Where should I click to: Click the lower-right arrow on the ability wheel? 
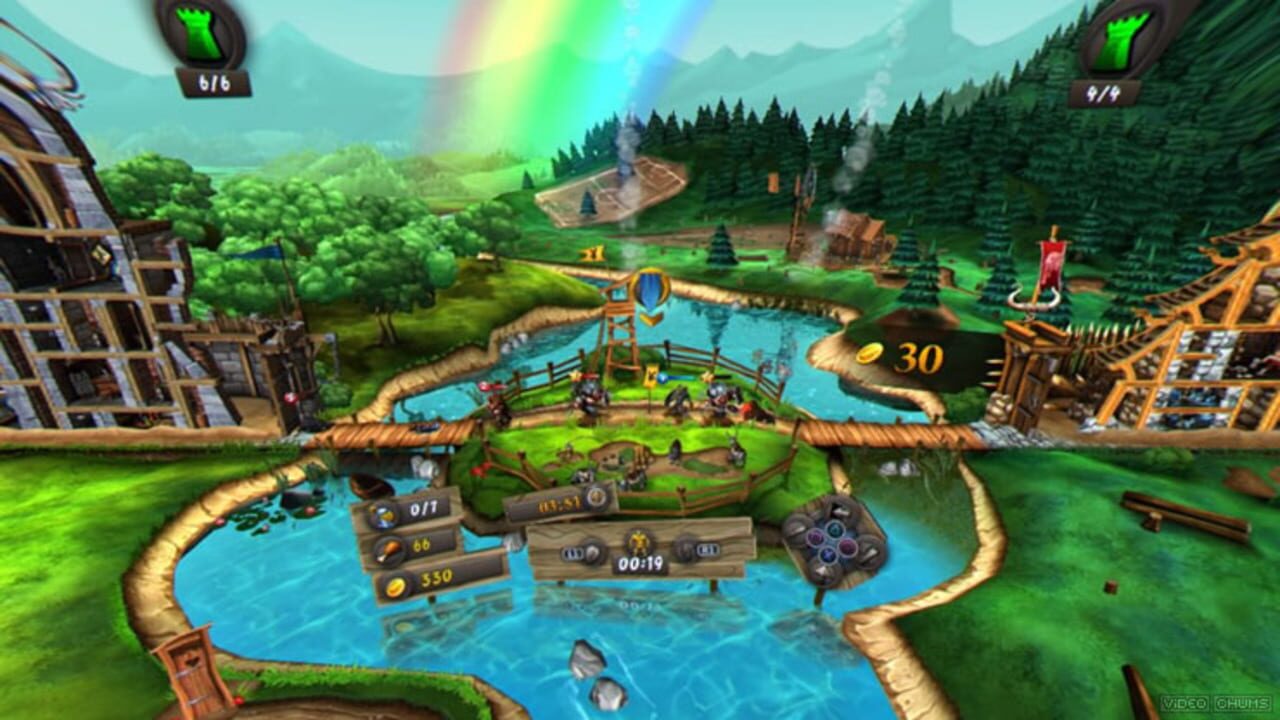click(868, 553)
